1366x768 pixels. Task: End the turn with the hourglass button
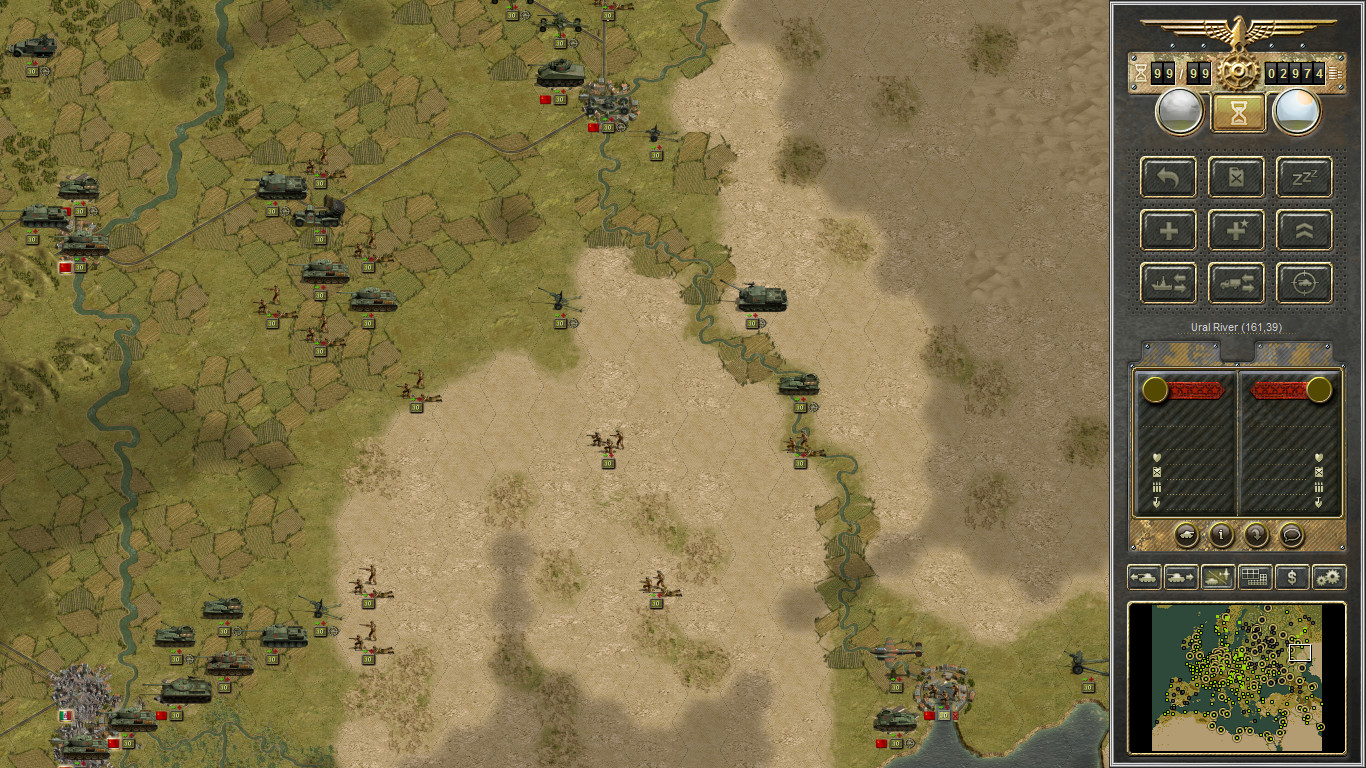click(1238, 112)
